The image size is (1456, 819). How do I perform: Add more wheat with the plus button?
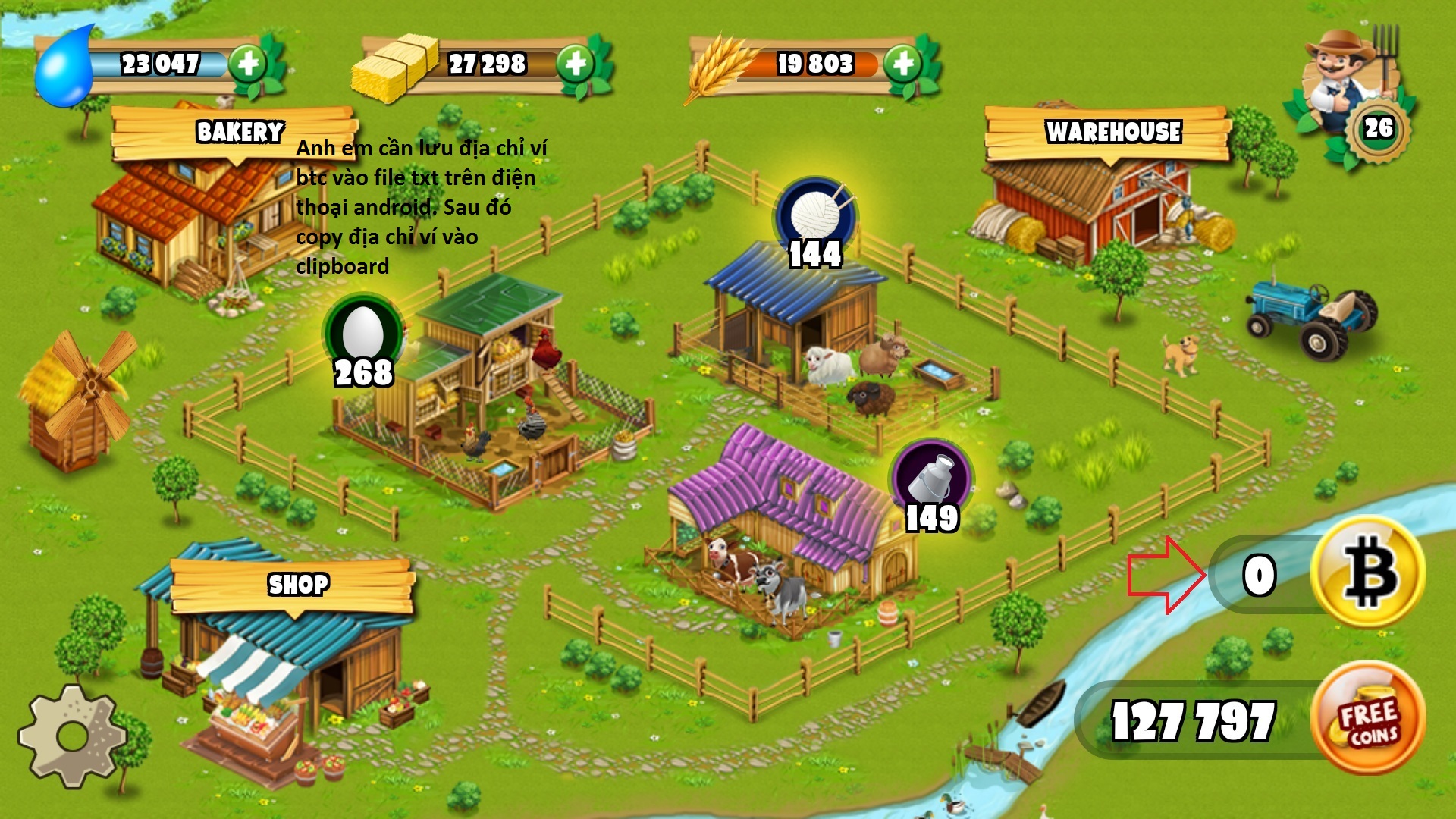(902, 64)
